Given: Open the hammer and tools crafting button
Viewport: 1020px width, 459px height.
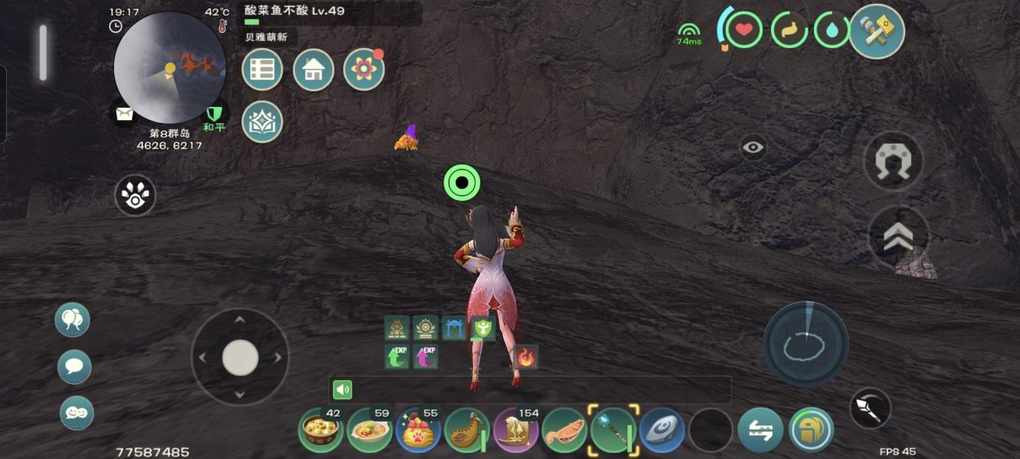Looking at the screenshot, I should pyautogui.click(x=877, y=31).
